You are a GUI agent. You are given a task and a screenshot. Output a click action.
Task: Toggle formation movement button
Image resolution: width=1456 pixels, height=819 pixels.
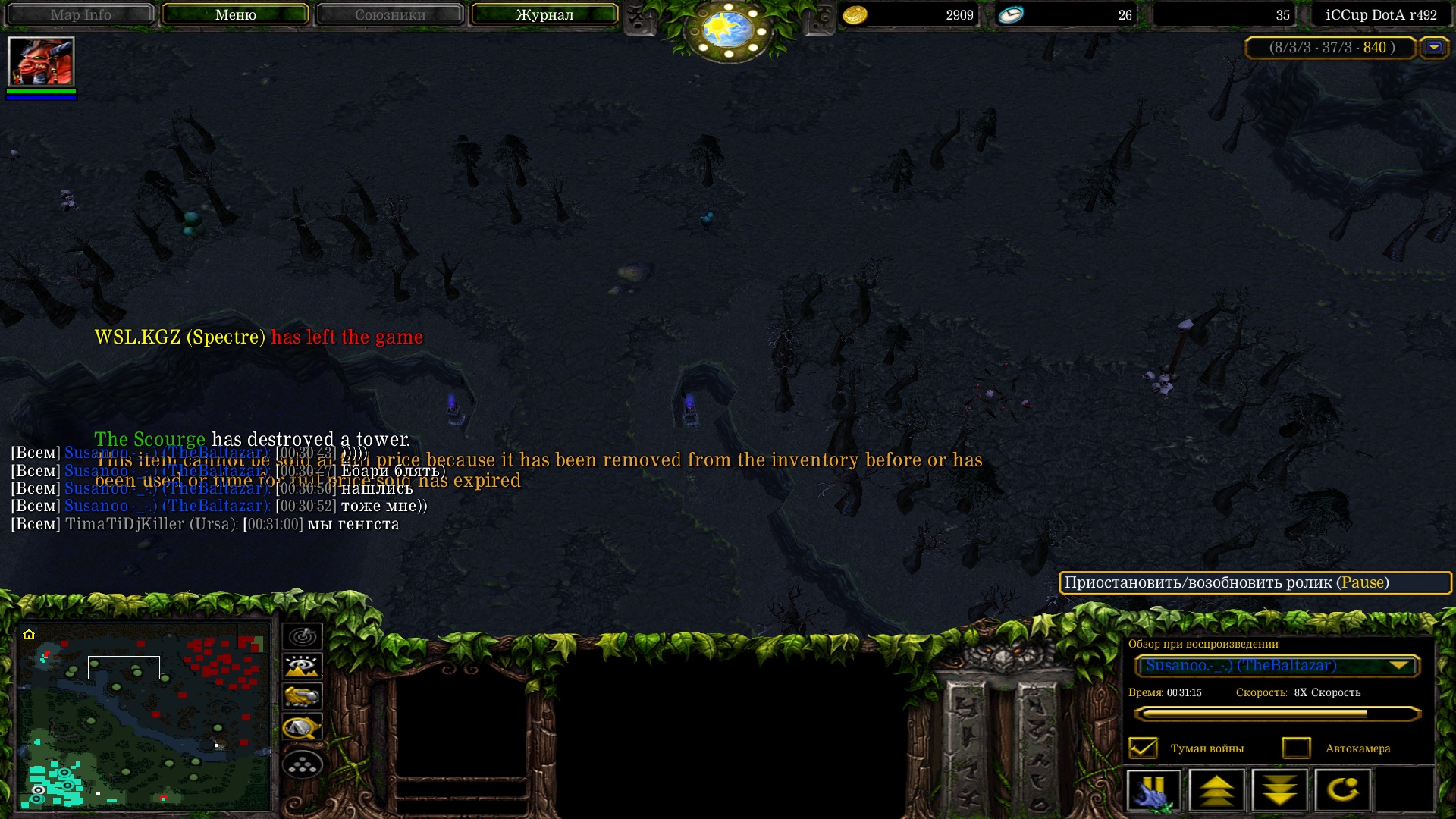pos(302,764)
